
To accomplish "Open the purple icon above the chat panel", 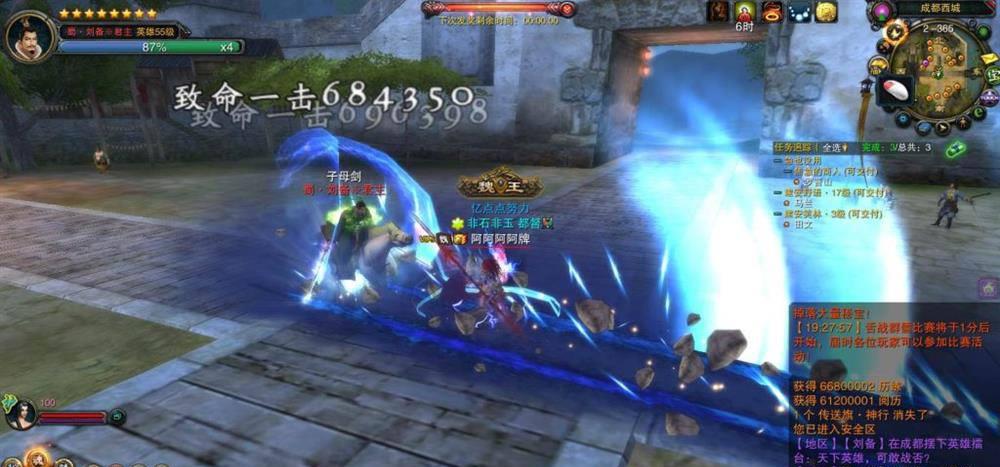I will (987, 288).
